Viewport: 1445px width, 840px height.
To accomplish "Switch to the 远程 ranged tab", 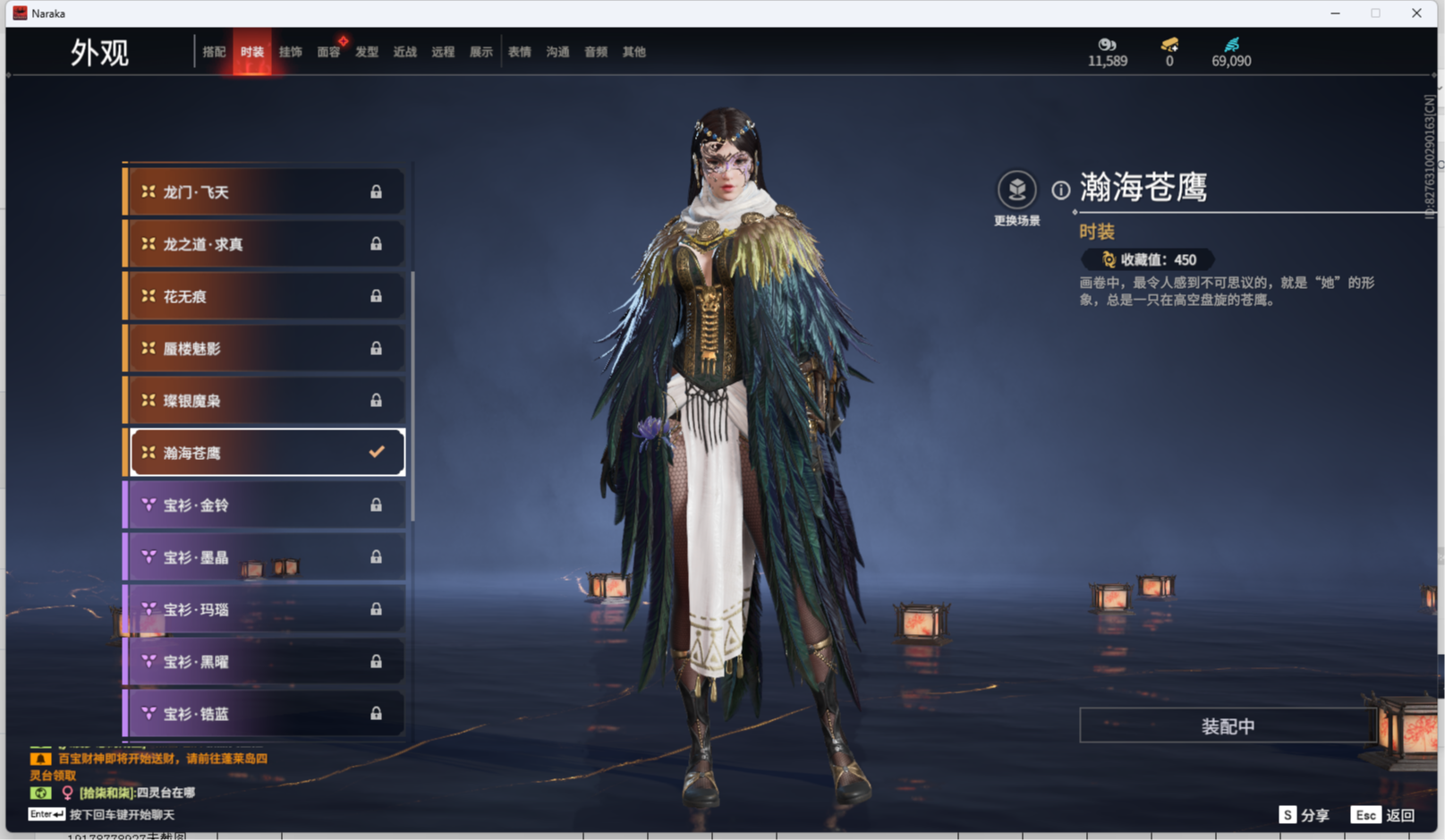I will click(x=443, y=52).
